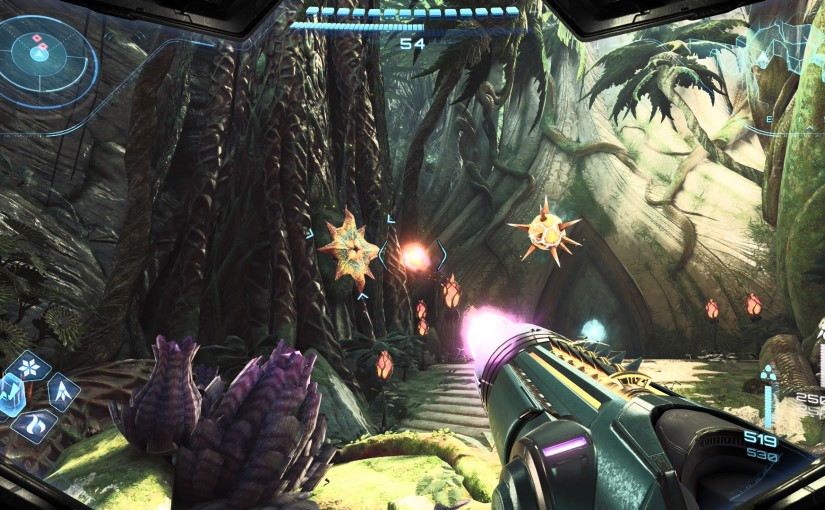
Task: Click the three-dot missile ammo icon
Action: tap(768, 375)
